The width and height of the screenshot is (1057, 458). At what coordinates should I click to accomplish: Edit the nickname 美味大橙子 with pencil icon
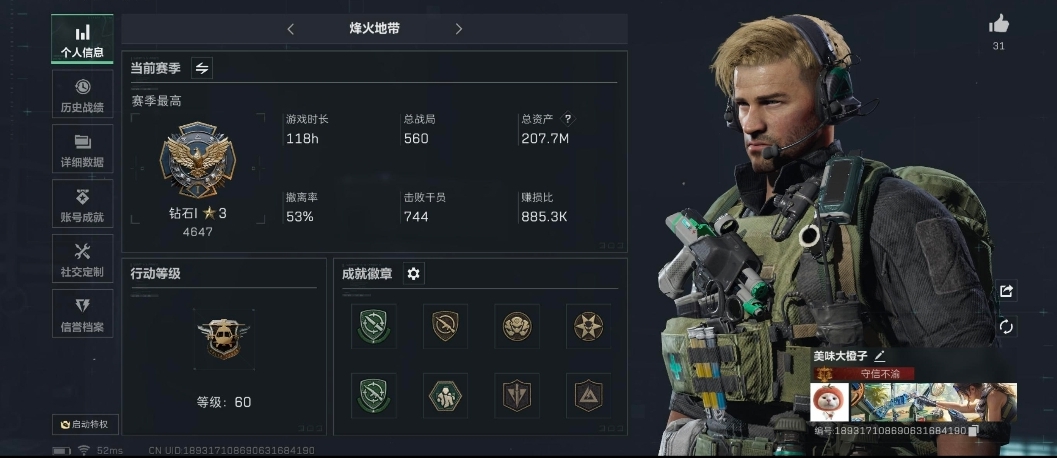[x=880, y=355]
